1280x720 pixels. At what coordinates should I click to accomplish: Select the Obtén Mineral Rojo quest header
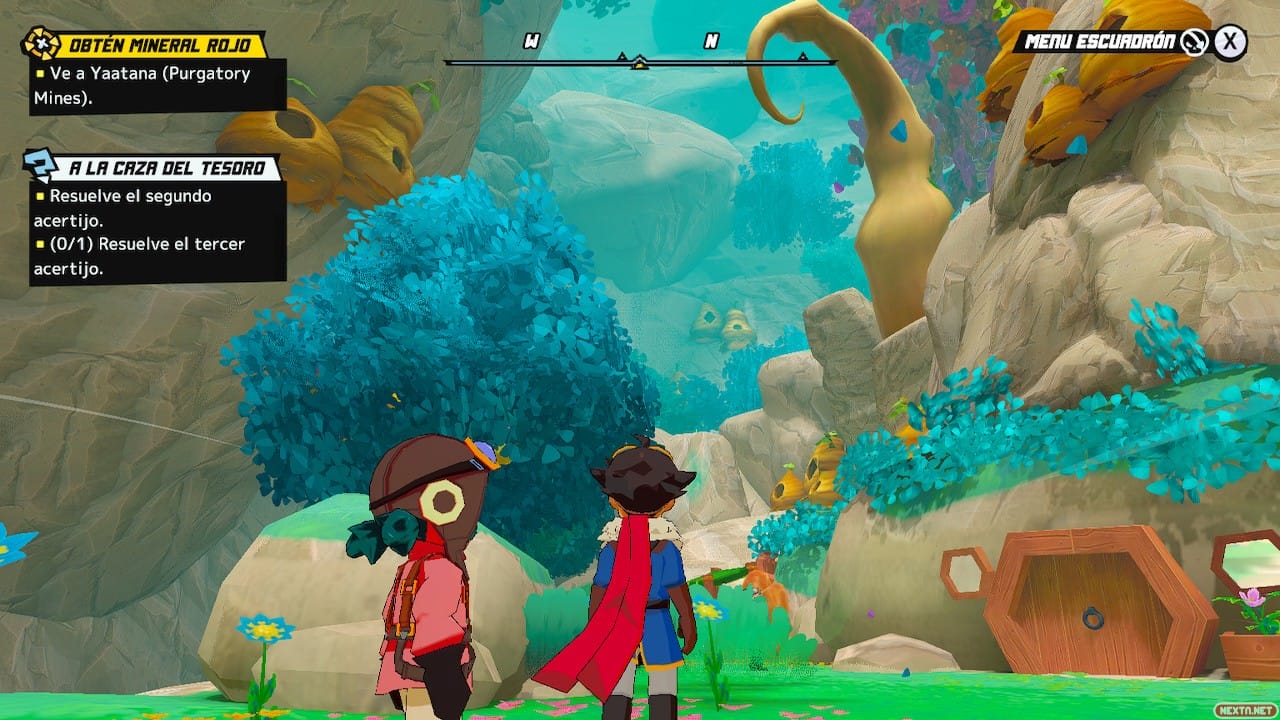[166, 46]
